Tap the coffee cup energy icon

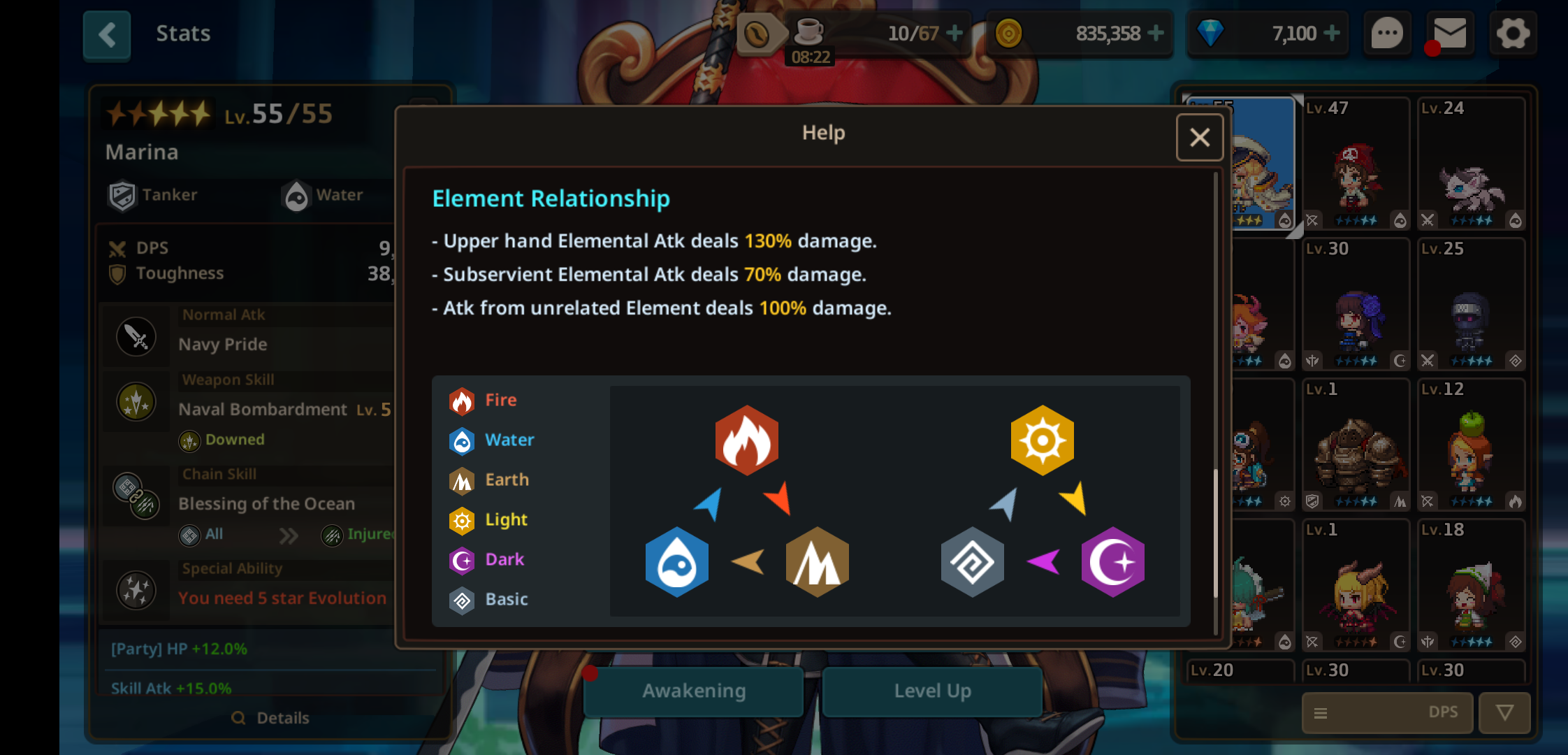click(x=809, y=33)
